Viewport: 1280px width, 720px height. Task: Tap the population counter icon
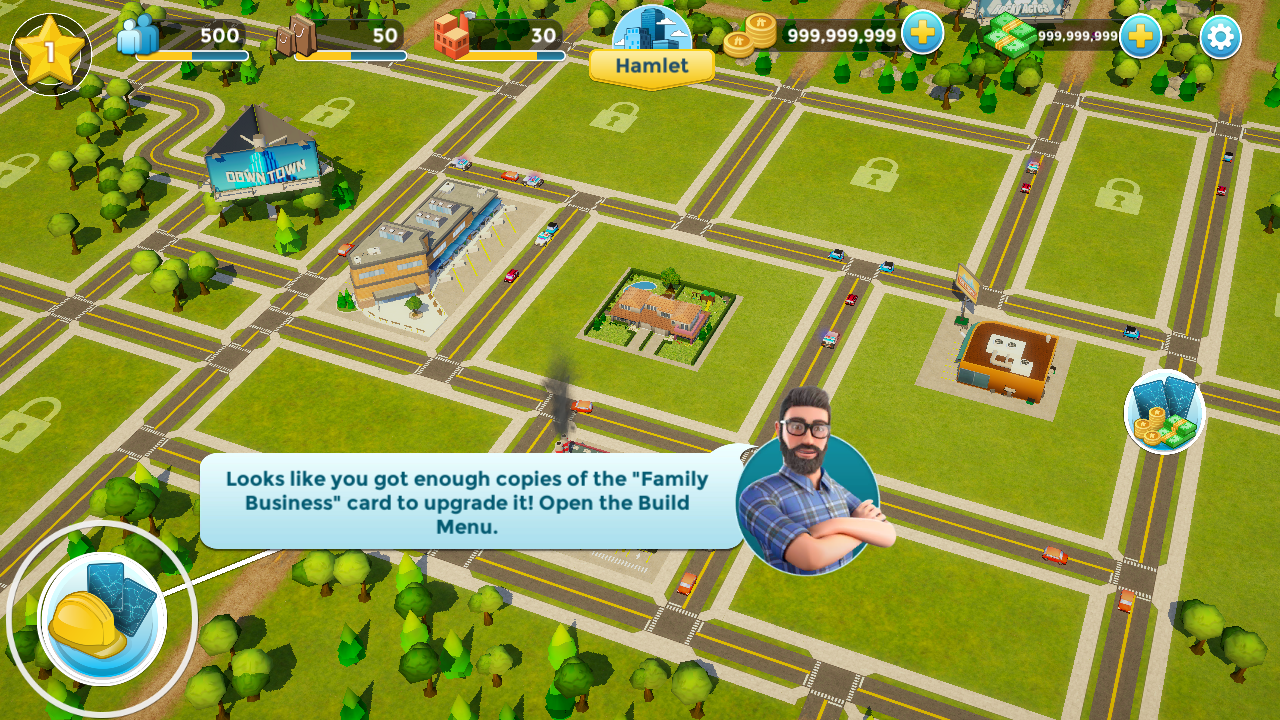138,36
